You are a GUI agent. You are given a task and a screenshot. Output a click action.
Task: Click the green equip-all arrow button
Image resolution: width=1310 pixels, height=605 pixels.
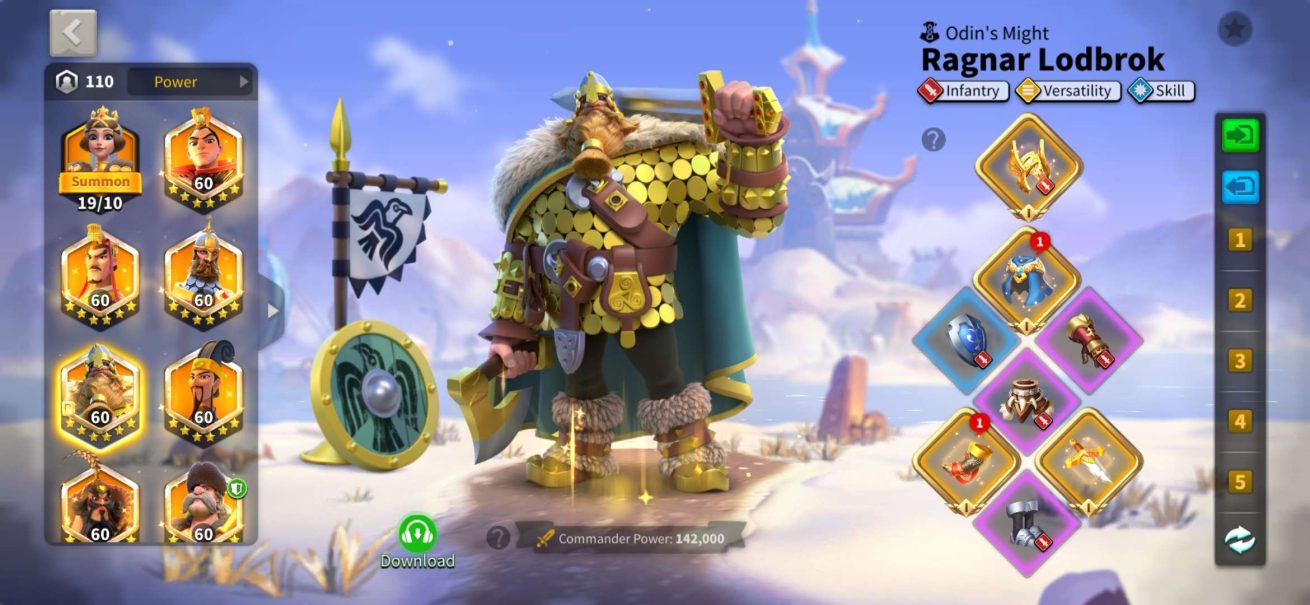(1240, 135)
